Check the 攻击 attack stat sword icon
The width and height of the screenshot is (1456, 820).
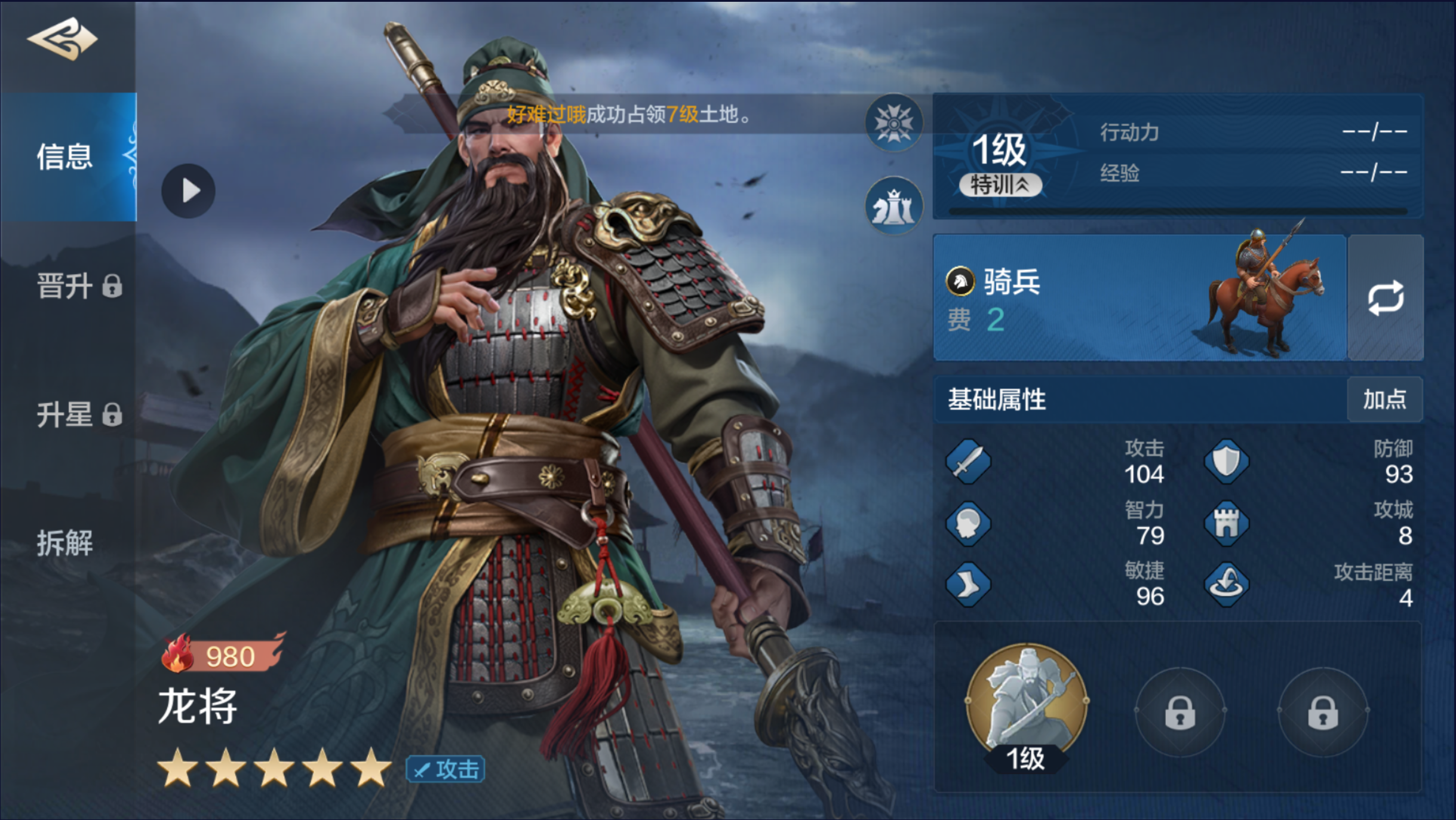968,462
